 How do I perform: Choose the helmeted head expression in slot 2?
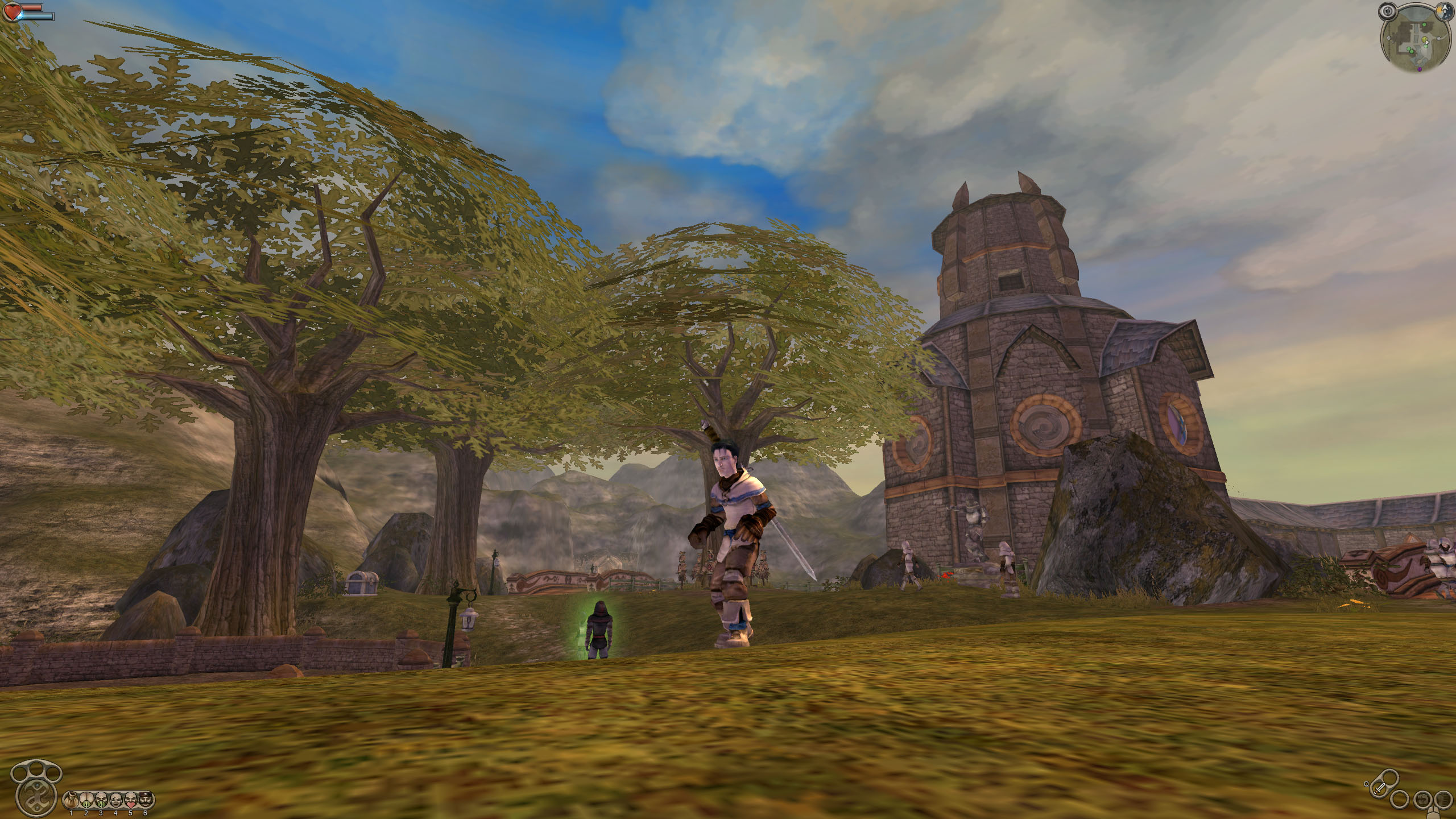pyautogui.click(x=86, y=800)
